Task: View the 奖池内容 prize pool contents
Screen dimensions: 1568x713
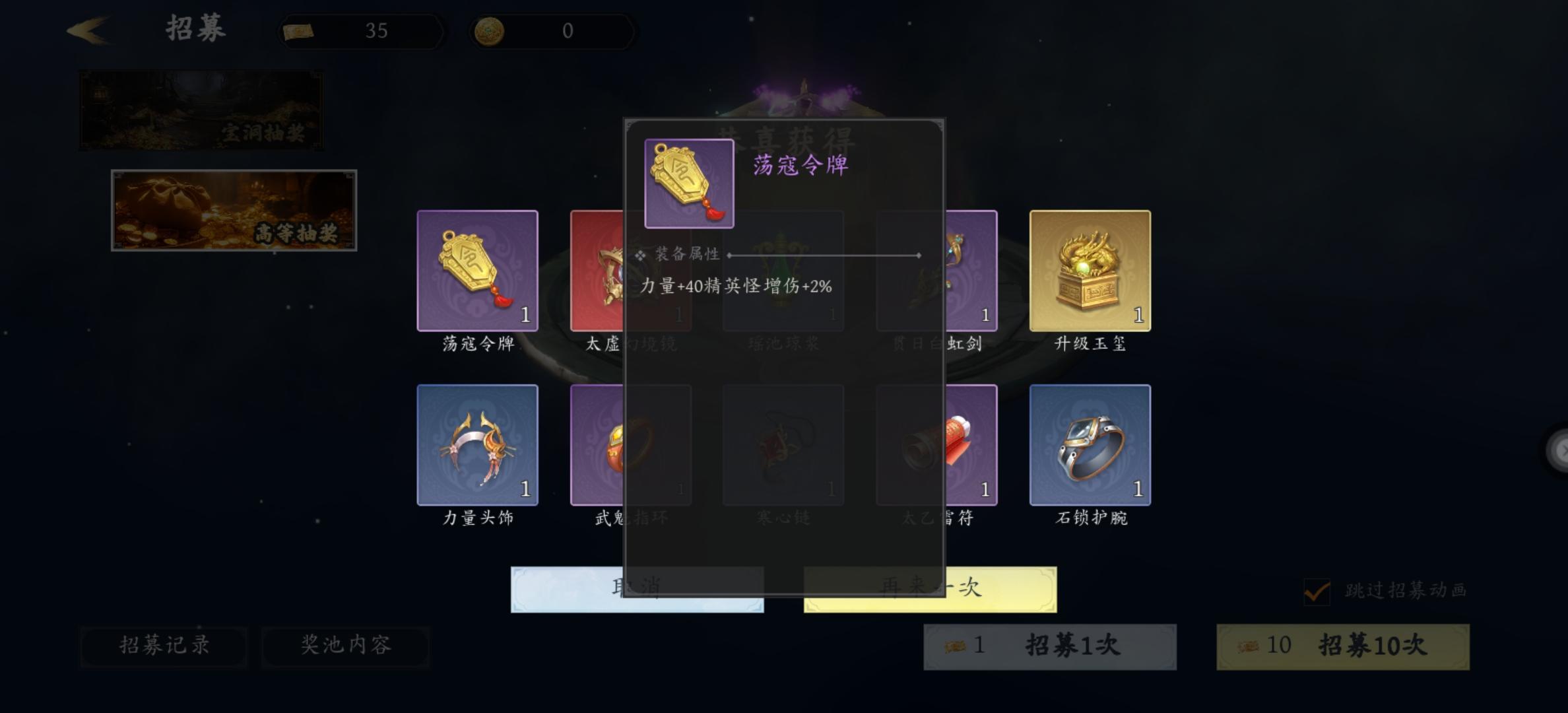Action: click(x=346, y=648)
